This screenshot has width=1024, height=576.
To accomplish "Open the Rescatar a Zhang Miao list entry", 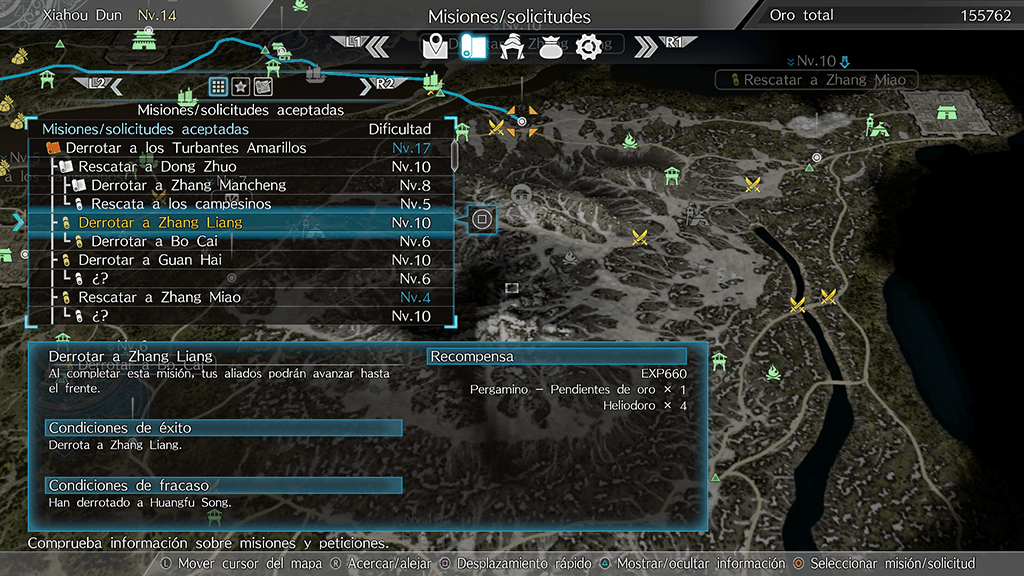I will tap(159, 297).
